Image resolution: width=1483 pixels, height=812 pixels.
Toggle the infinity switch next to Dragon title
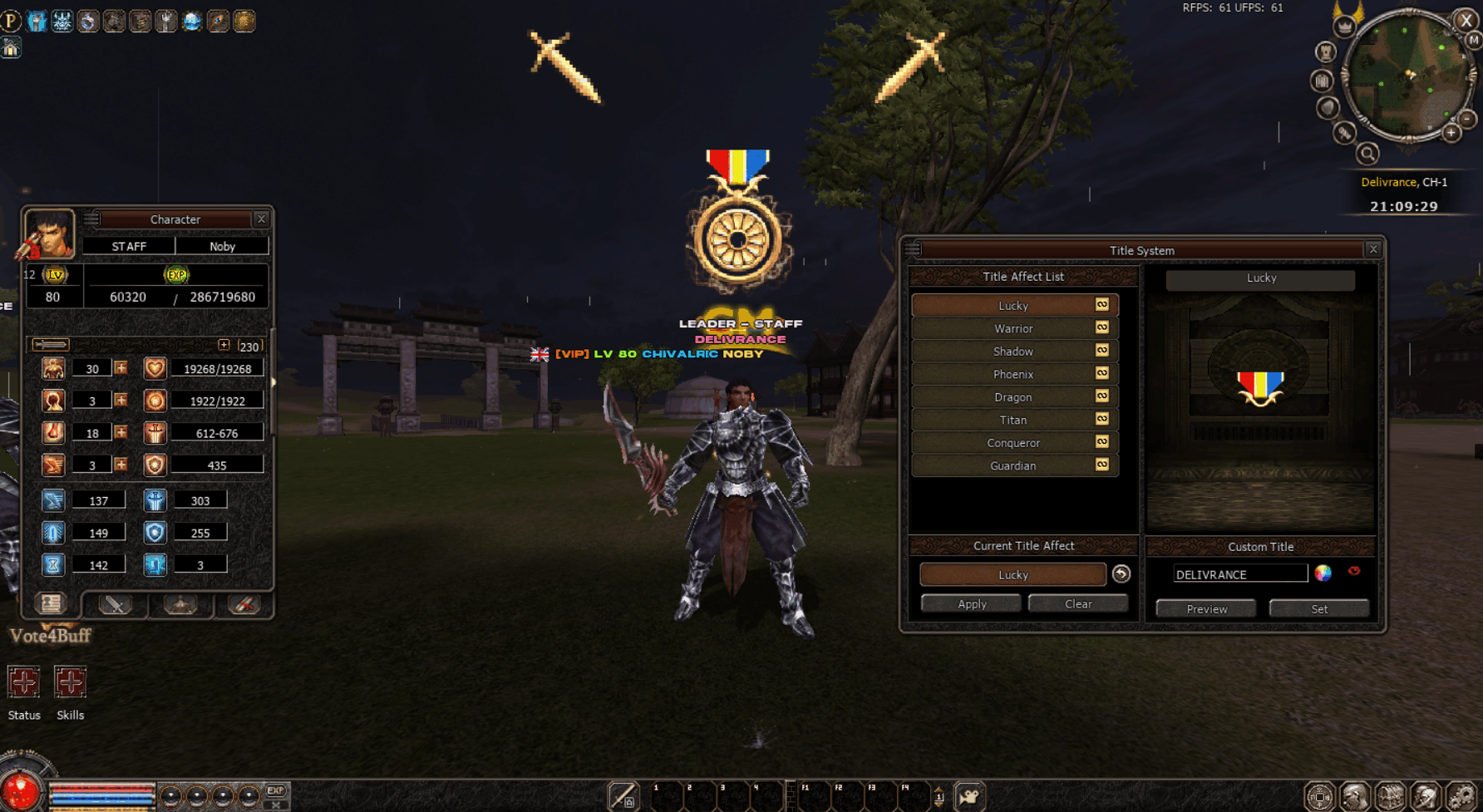click(1101, 396)
